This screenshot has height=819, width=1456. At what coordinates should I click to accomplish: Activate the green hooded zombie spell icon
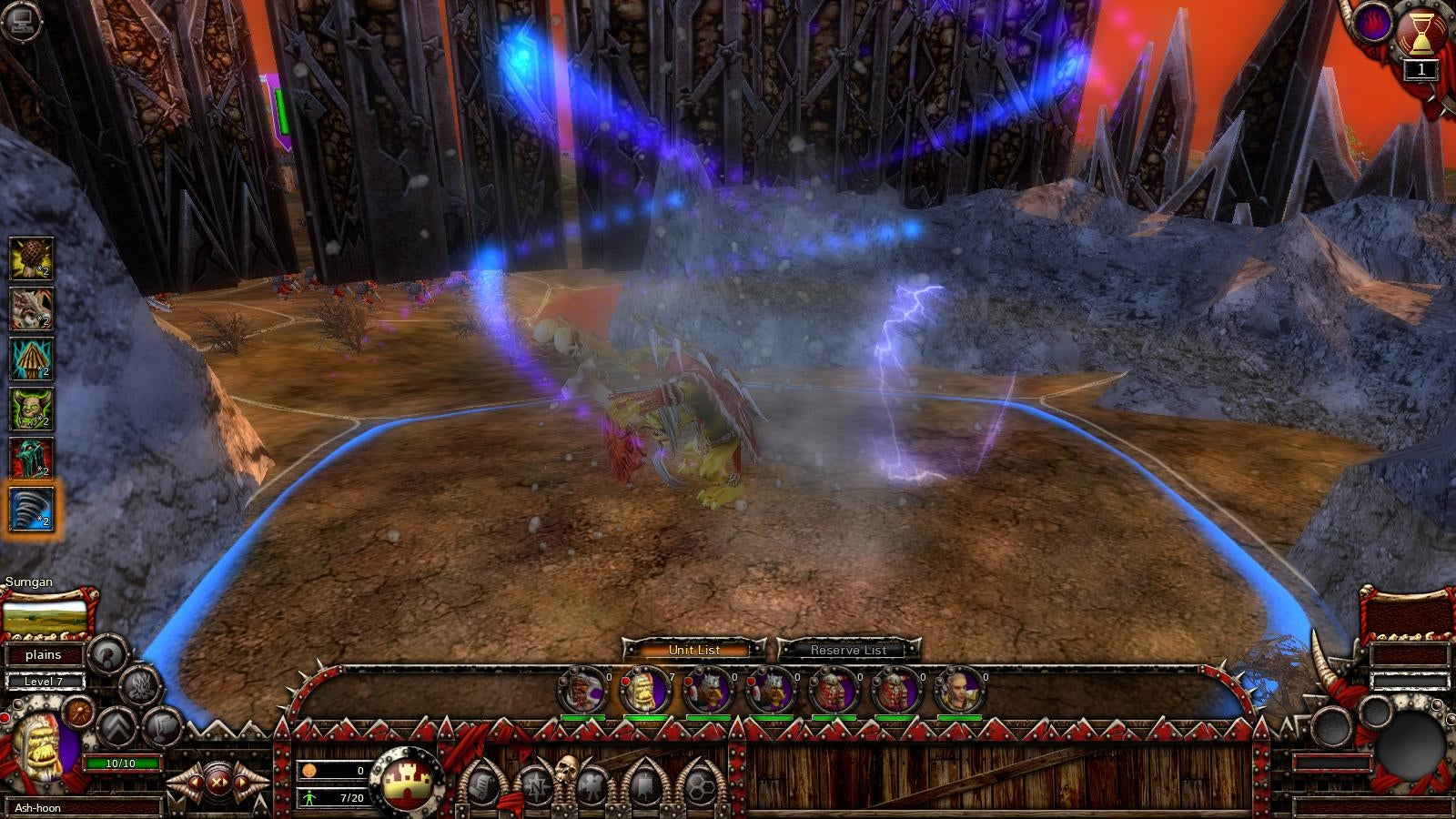point(31,459)
